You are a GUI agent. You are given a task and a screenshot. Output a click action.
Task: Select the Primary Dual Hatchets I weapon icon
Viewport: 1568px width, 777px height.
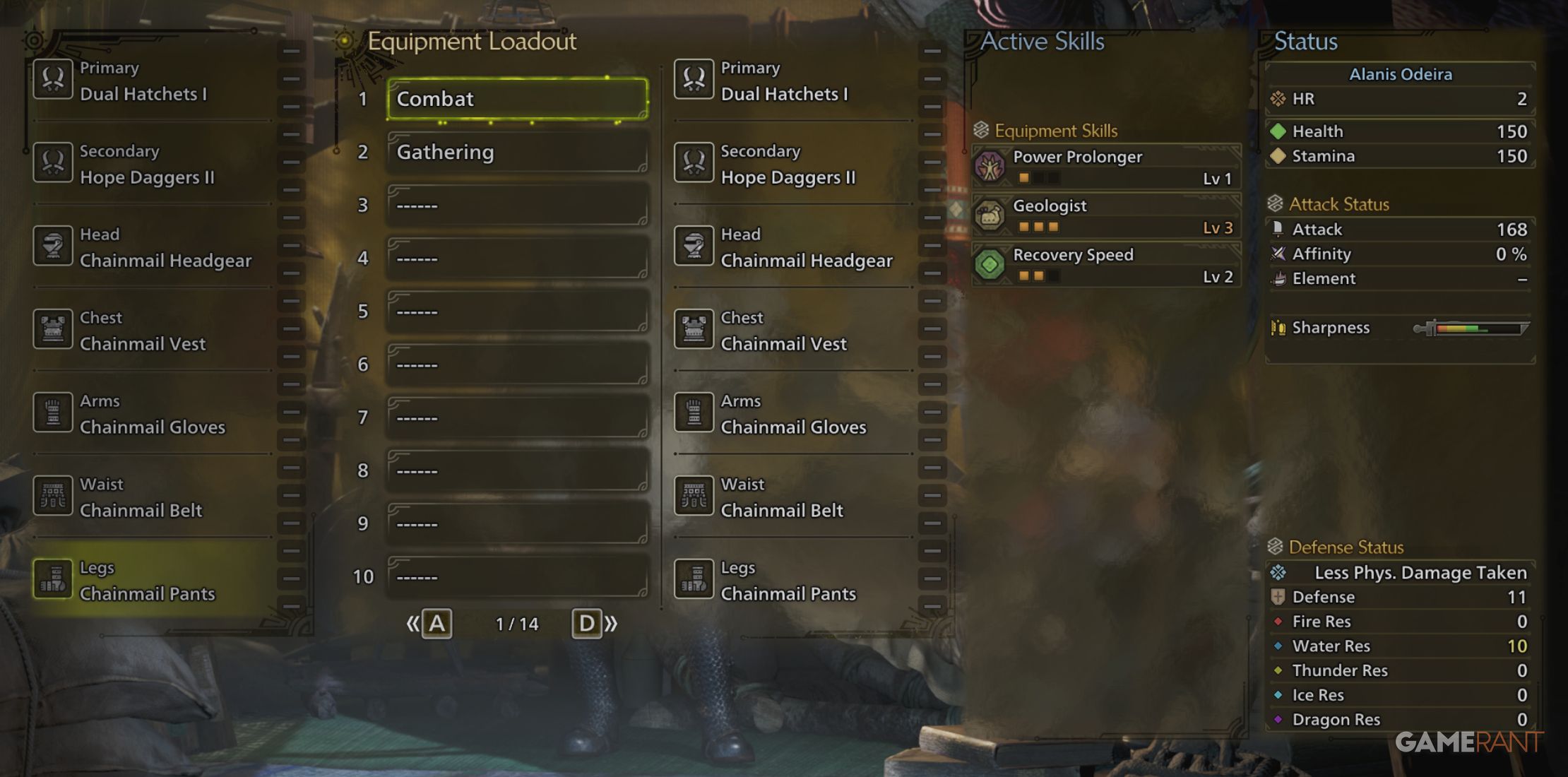[53, 79]
